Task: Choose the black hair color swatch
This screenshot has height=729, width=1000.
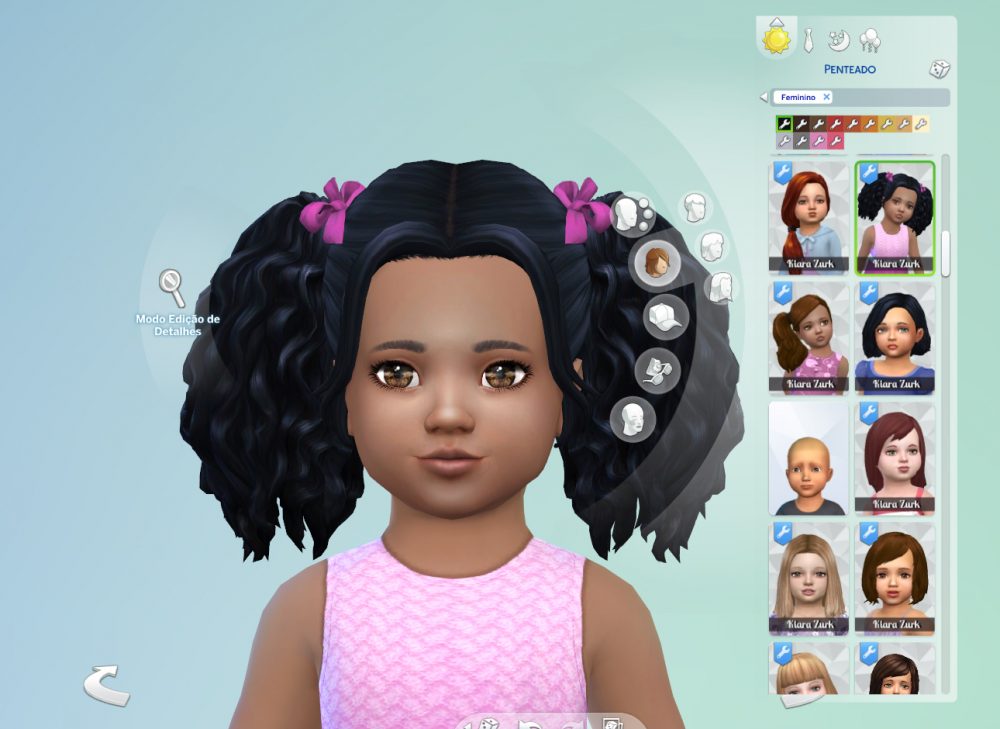Action: coord(785,124)
